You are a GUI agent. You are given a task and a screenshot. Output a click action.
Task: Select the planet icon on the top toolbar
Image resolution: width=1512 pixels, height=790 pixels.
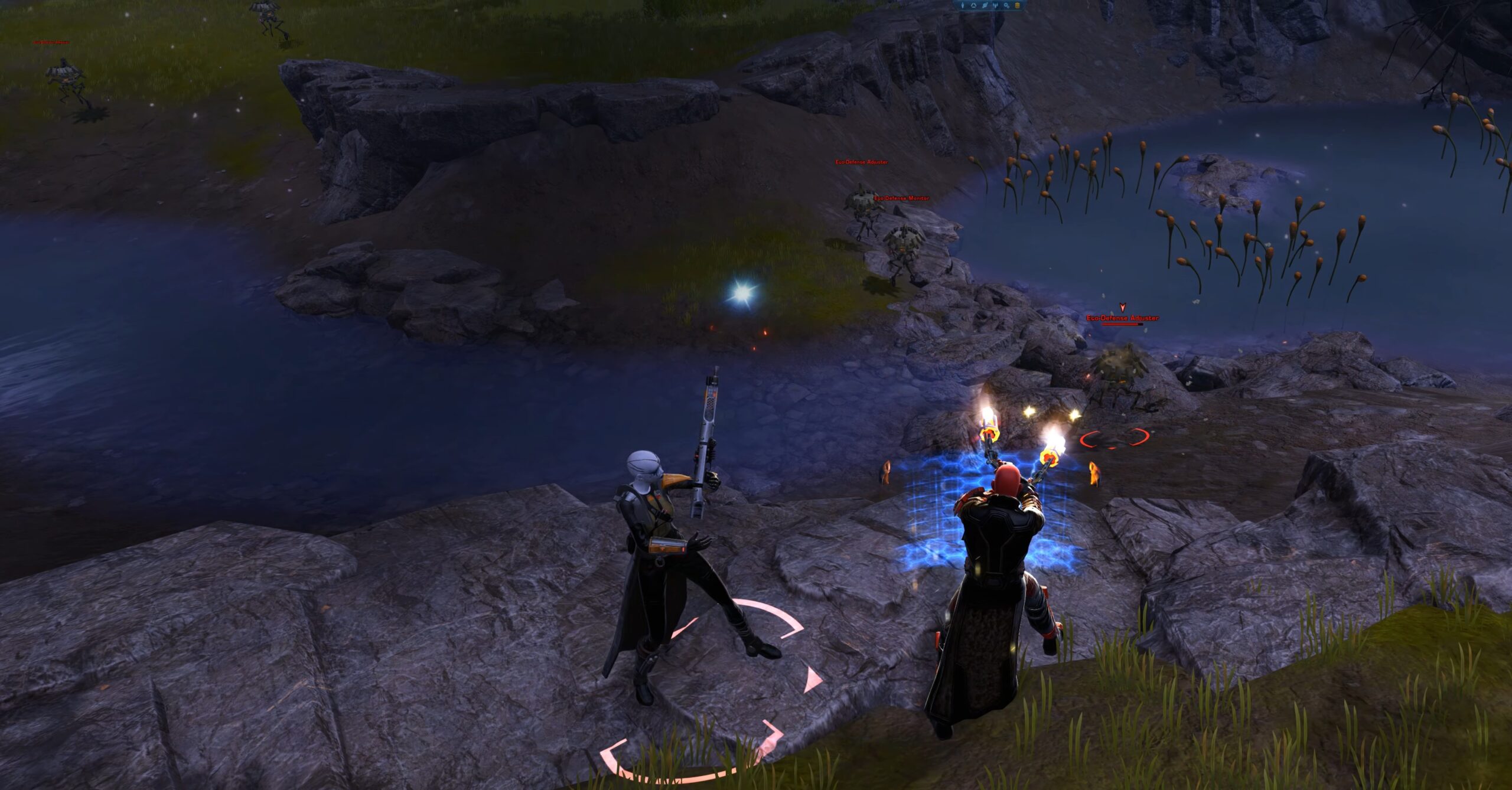(x=985, y=5)
